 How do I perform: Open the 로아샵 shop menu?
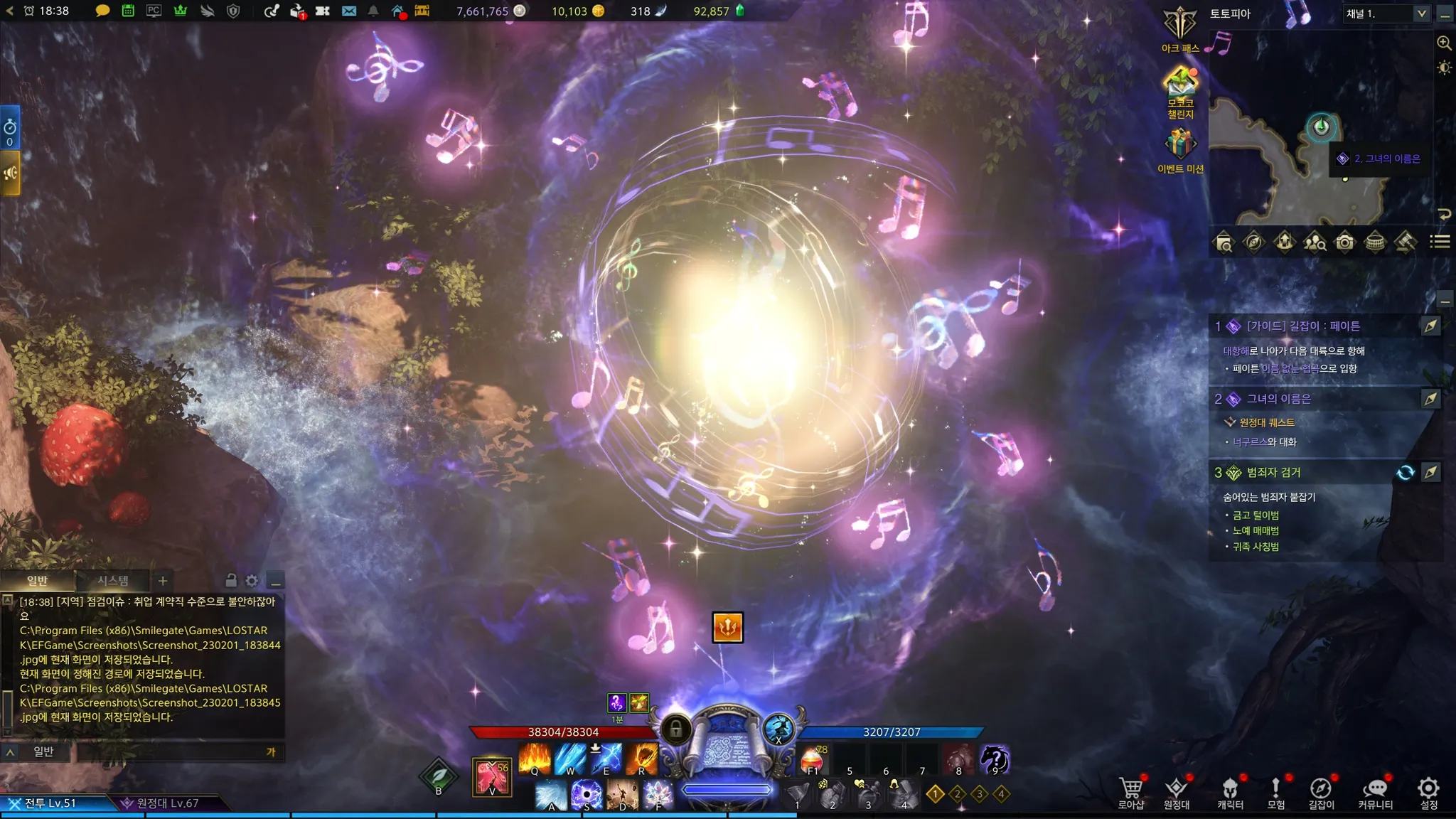pos(1131,791)
